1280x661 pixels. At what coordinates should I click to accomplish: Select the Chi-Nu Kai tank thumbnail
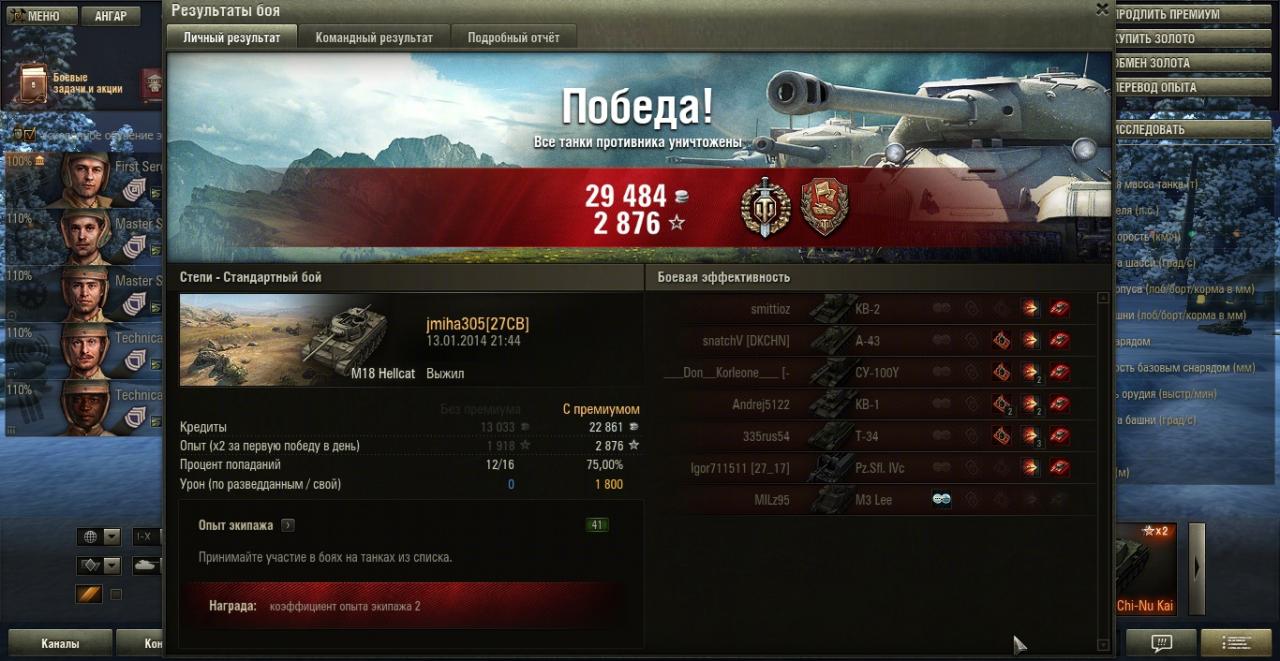(x=1145, y=570)
